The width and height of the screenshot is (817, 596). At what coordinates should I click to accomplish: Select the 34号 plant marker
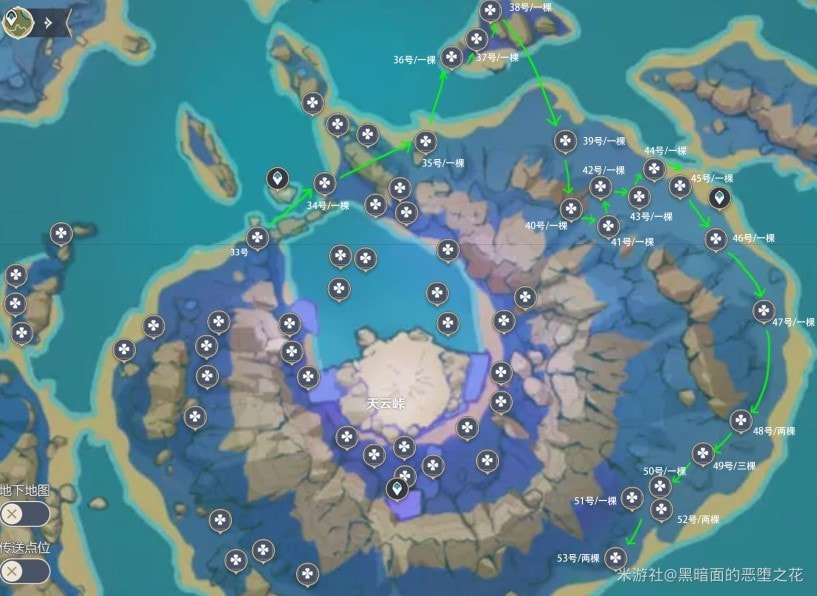(x=324, y=183)
